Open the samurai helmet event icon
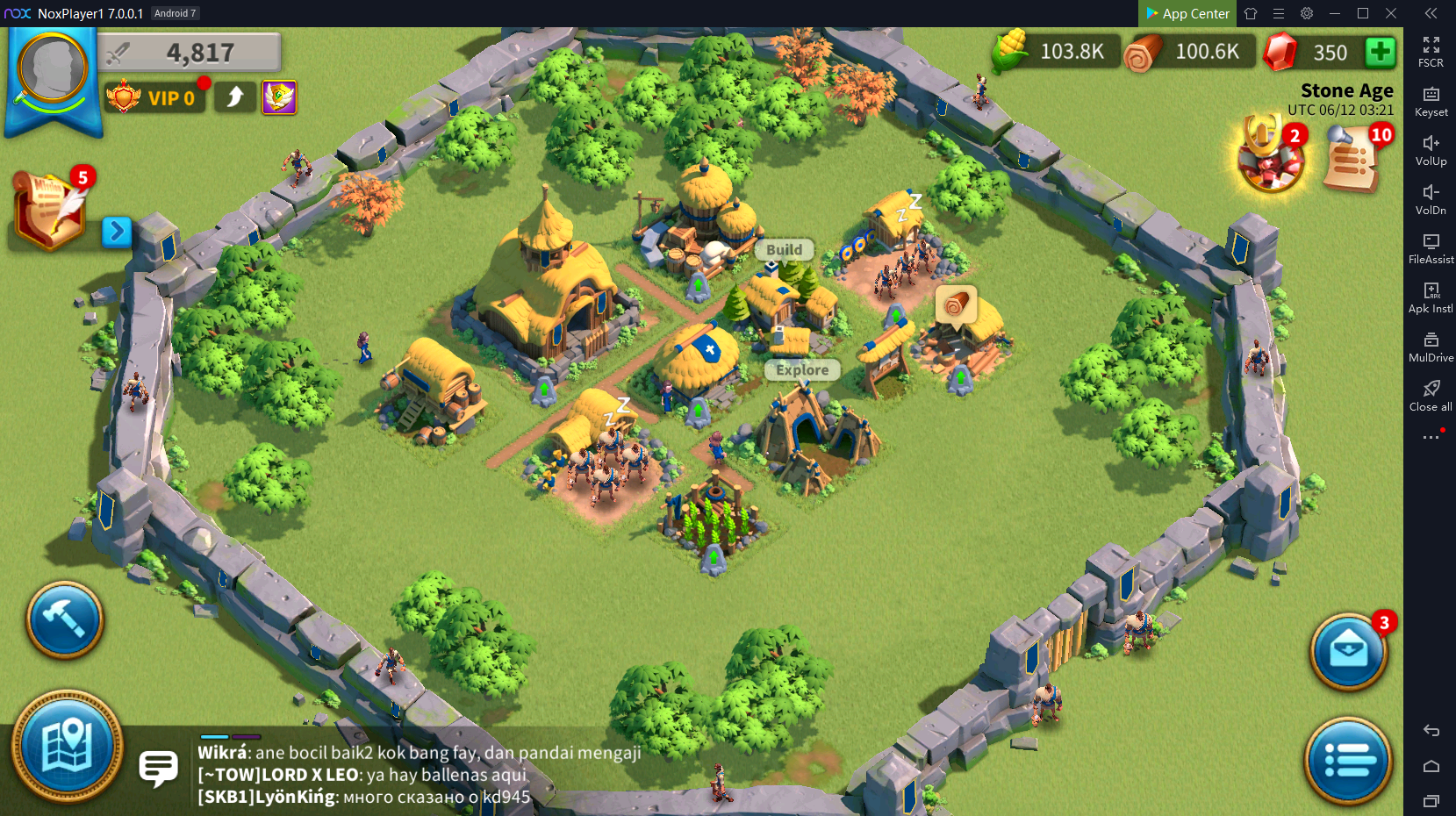Image resolution: width=1456 pixels, height=816 pixels. pyautogui.click(x=1268, y=156)
